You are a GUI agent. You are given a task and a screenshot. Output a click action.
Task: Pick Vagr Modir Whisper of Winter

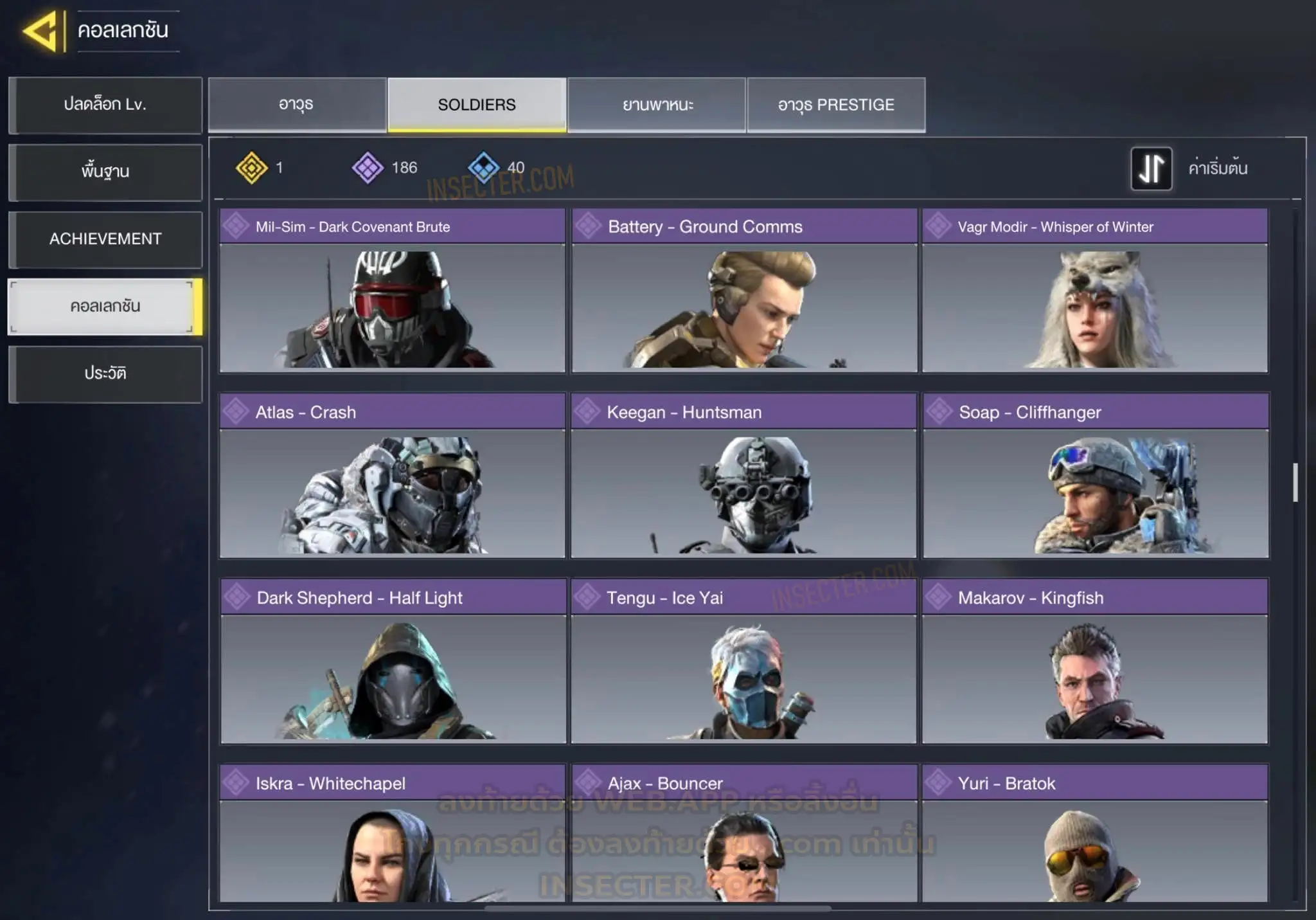coord(1095,291)
